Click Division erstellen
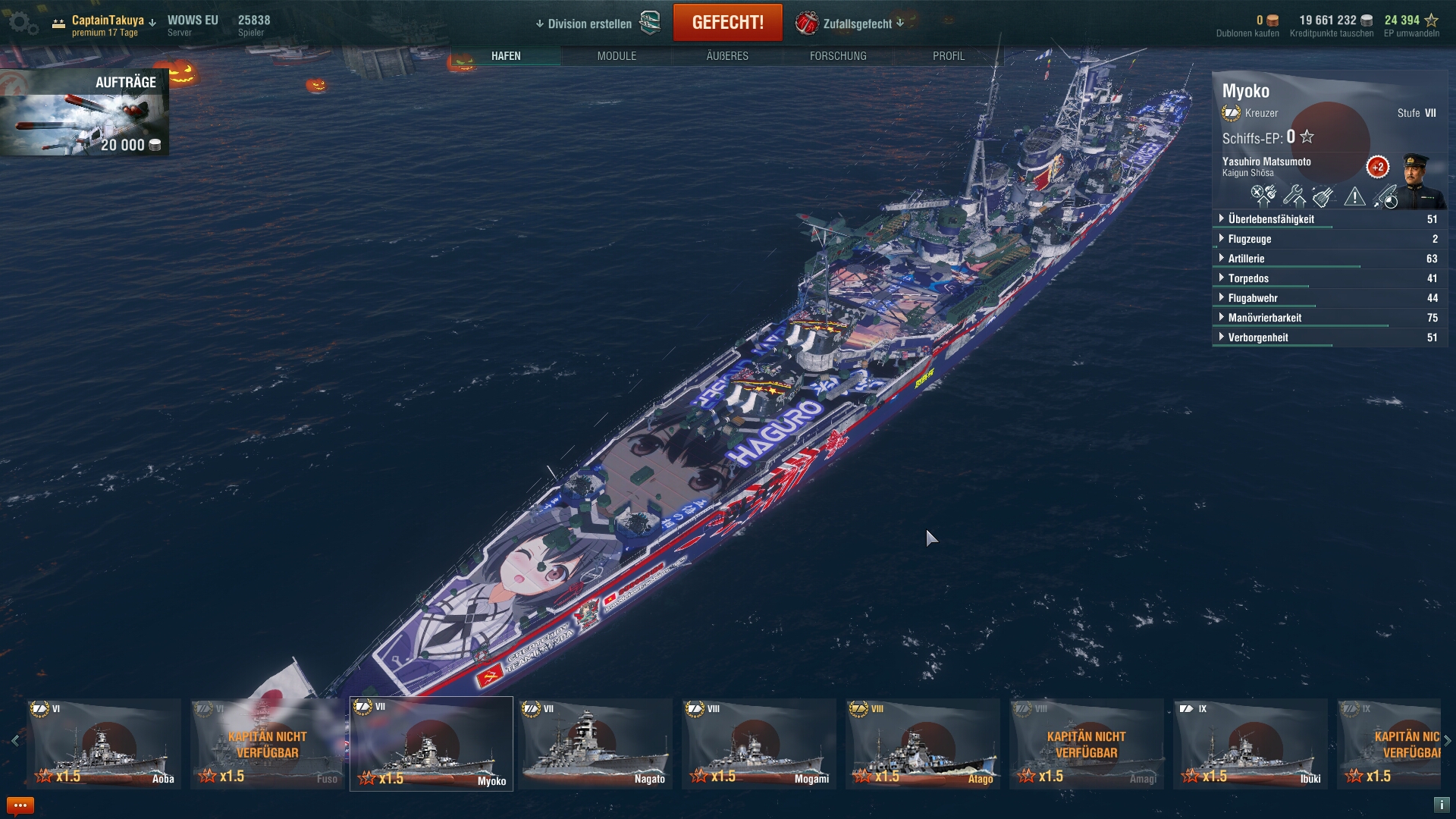The width and height of the screenshot is (1456, 819). 589,24
